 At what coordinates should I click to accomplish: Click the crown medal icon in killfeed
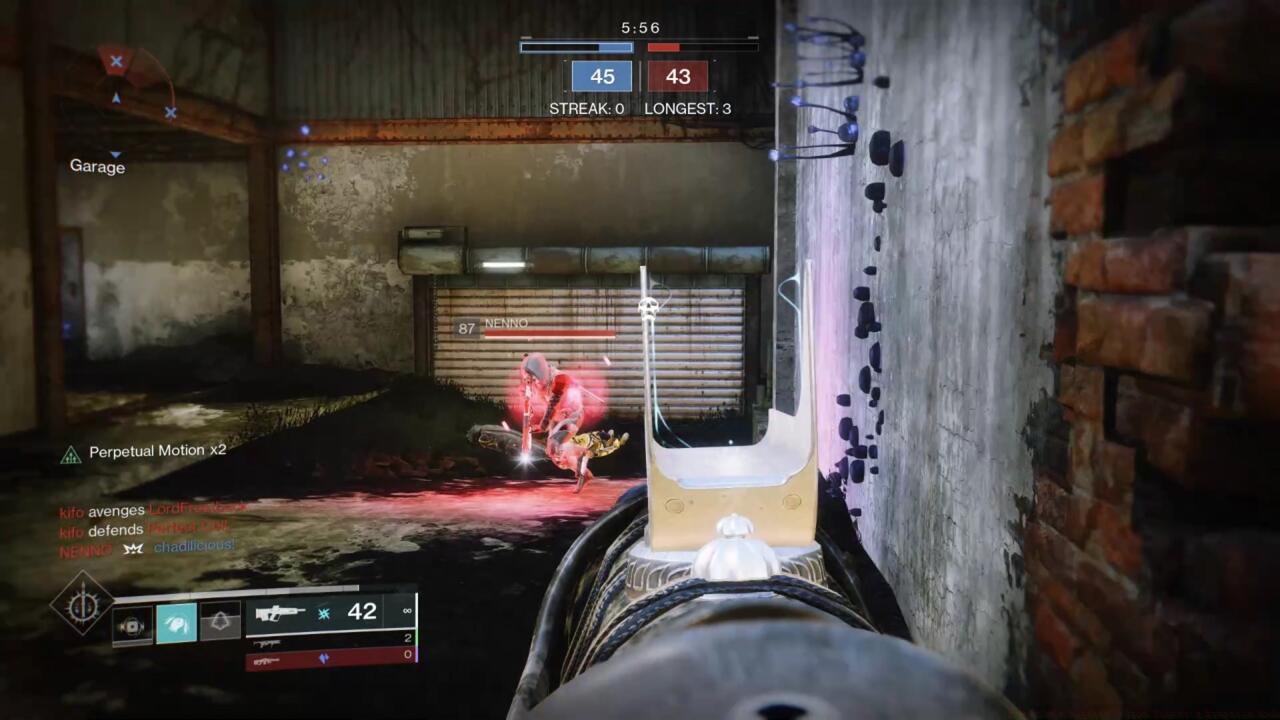(131, 549)
